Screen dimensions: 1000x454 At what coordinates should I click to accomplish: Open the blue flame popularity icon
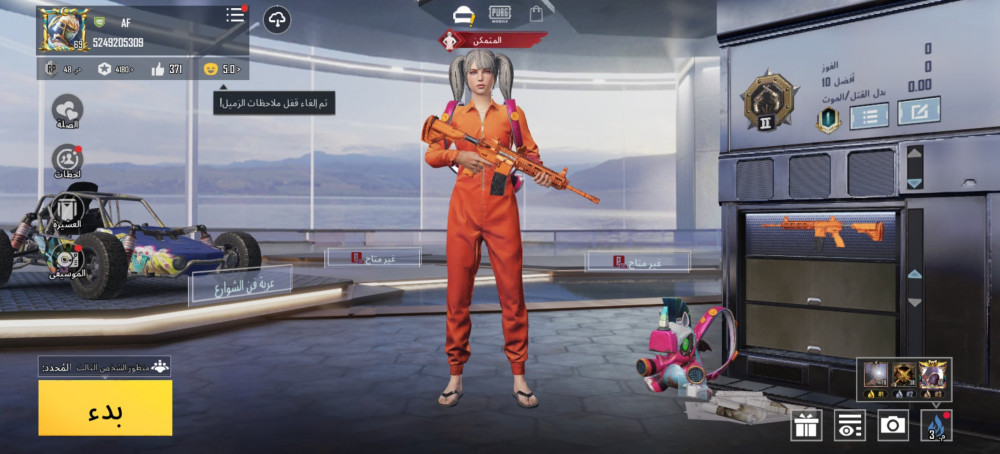(x=936, y=425)
